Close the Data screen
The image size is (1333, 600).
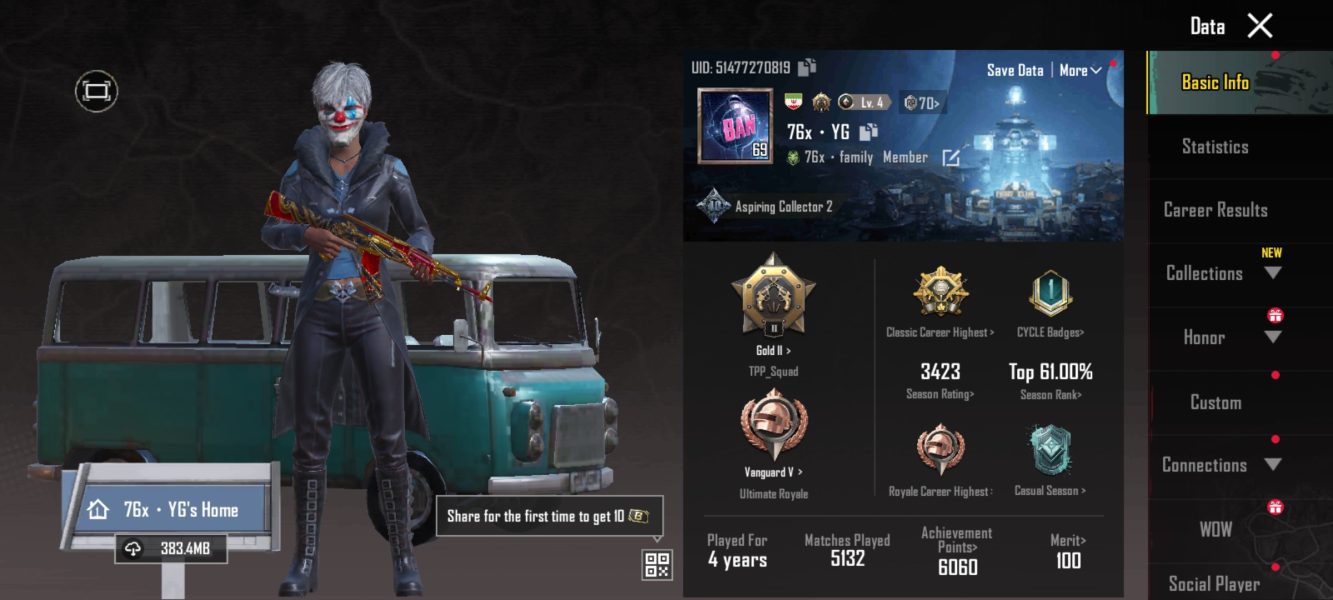(x=1260, y=26)
